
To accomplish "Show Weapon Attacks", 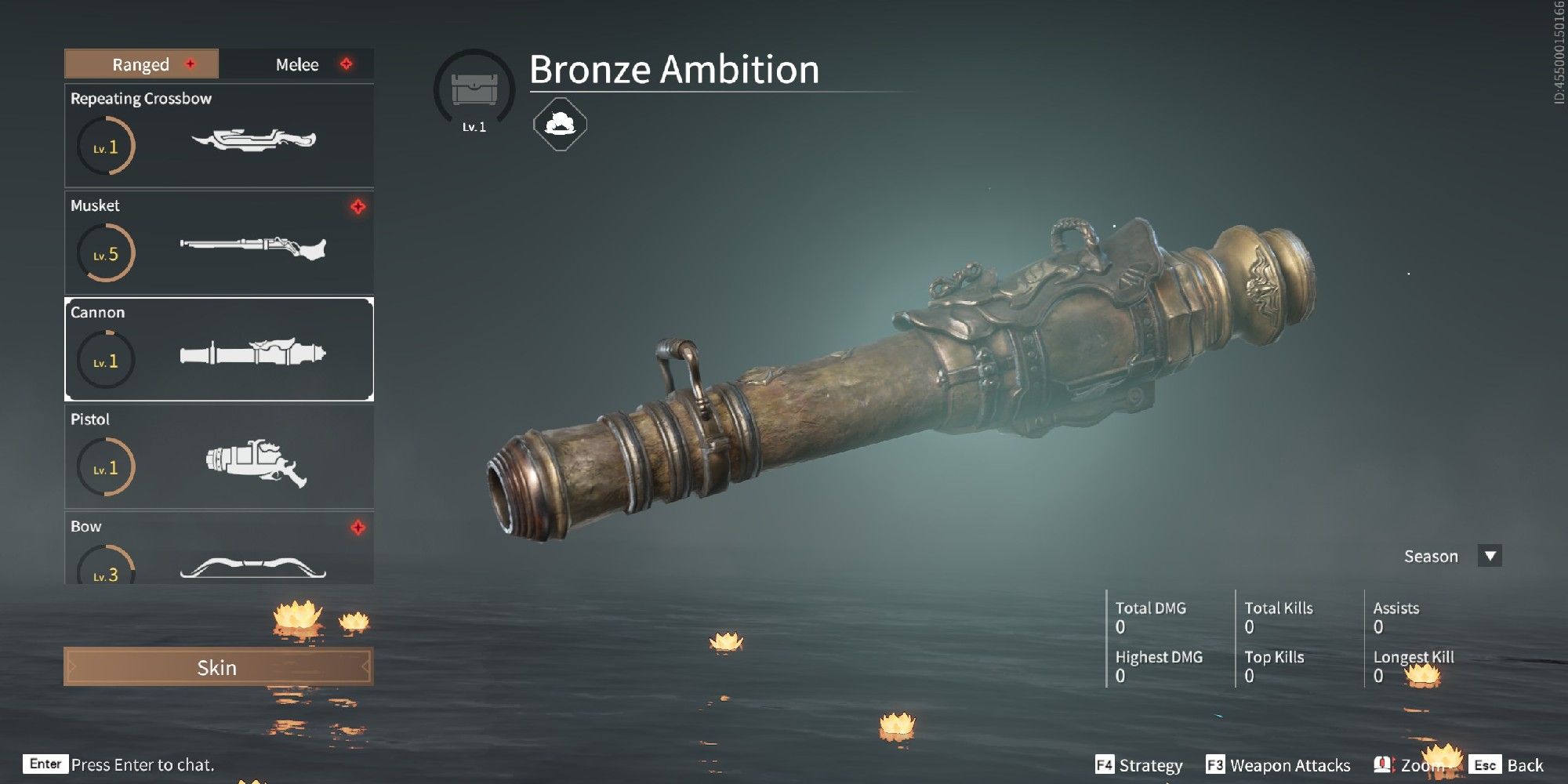I will (x=1279, y=765).
